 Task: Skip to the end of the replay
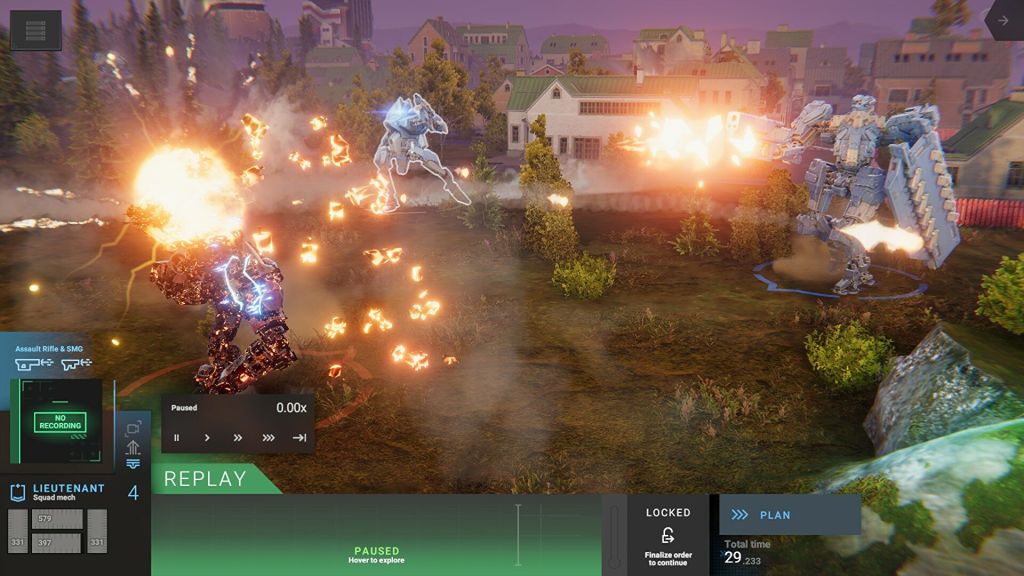[x=299, y=437]
